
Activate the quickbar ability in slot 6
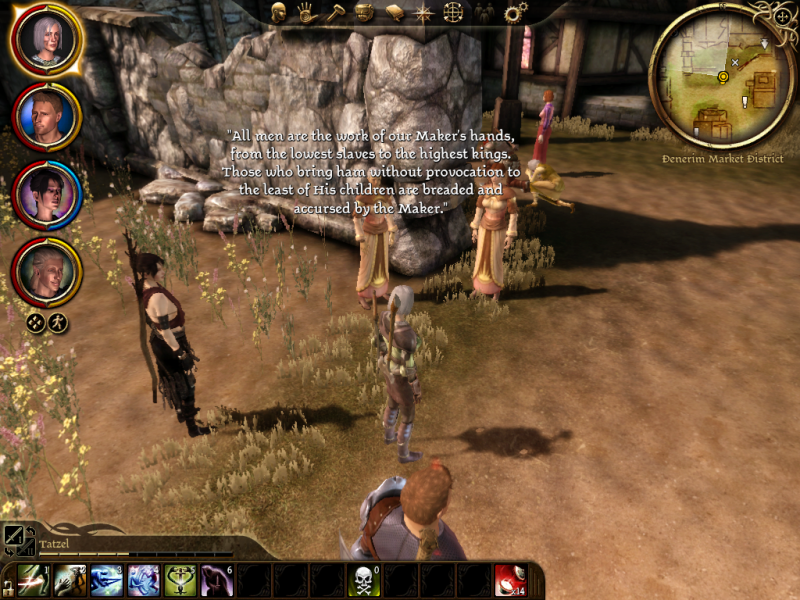pyautogui.click(x=217, y=581)
